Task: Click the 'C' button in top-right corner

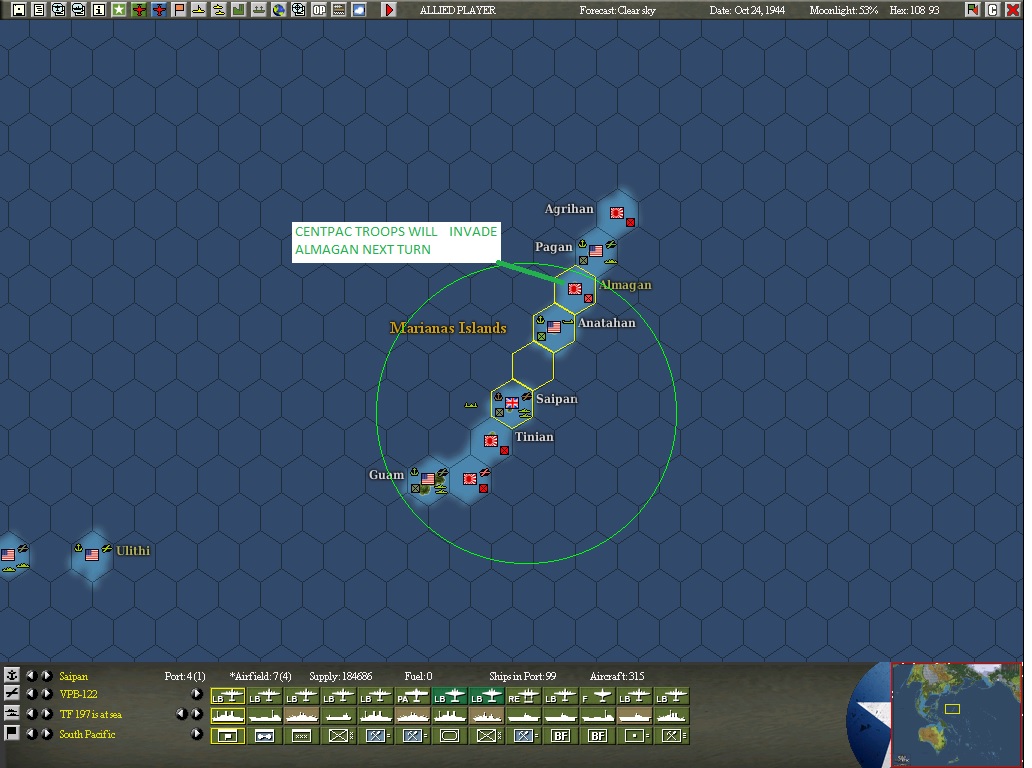Action: pos(992,10)
